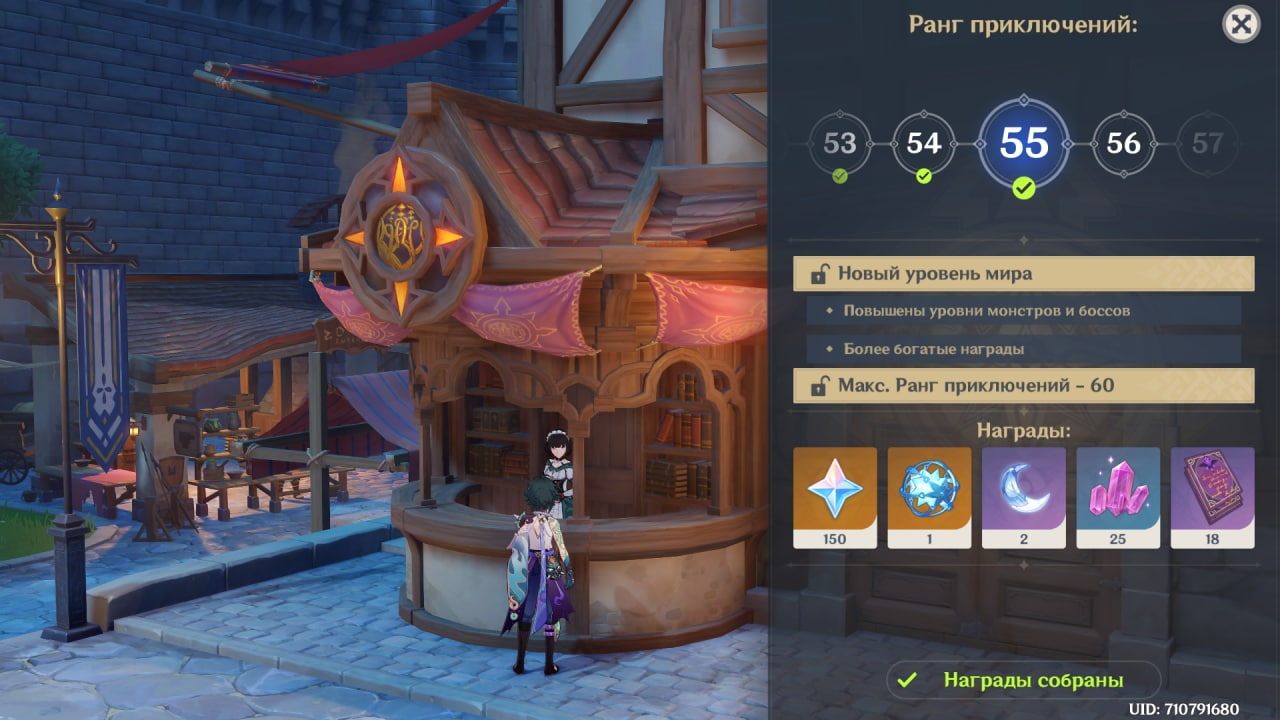Select the highlighted rank 55 node
The width and height of the screenshot is (1280, 720).
1023,144
